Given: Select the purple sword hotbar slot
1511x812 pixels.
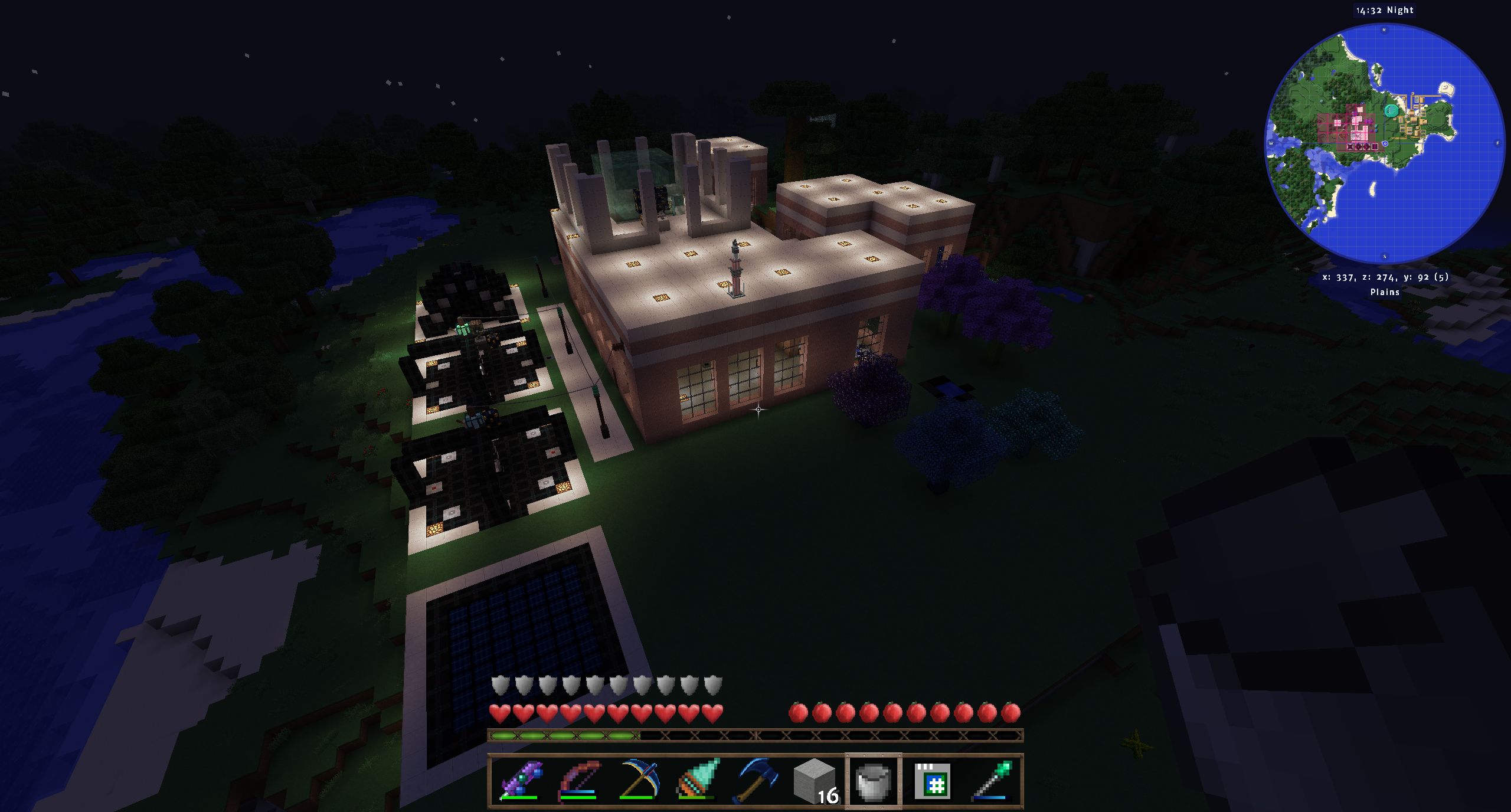Looking at the screenshot, I should tap(519, 780).
